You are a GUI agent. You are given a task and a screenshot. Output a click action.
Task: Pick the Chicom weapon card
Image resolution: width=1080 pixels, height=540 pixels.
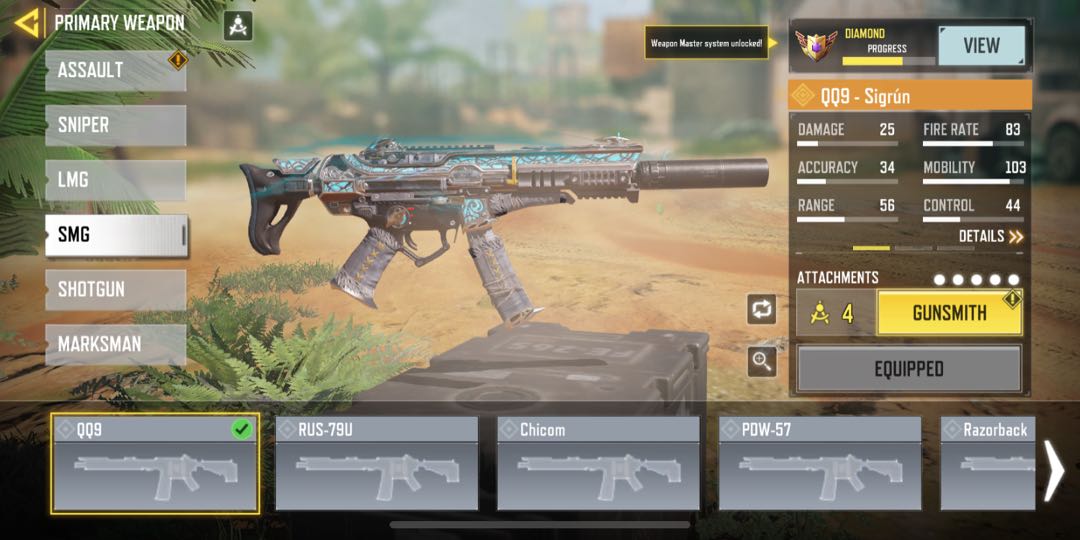tap(598, 463)
